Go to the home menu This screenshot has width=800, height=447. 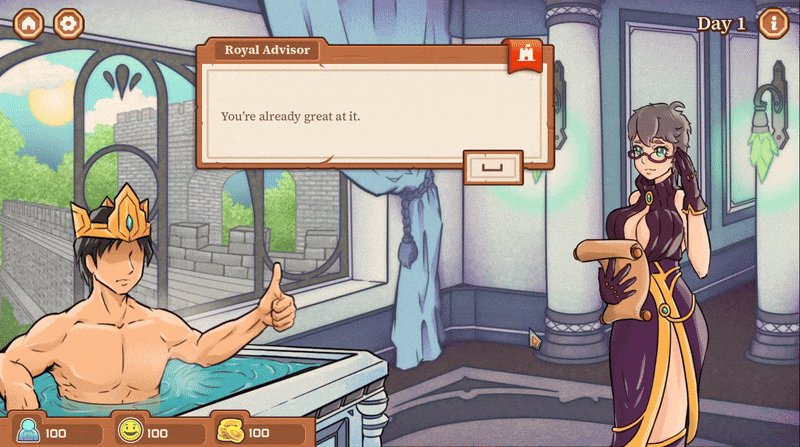click(x=29, y=24)
